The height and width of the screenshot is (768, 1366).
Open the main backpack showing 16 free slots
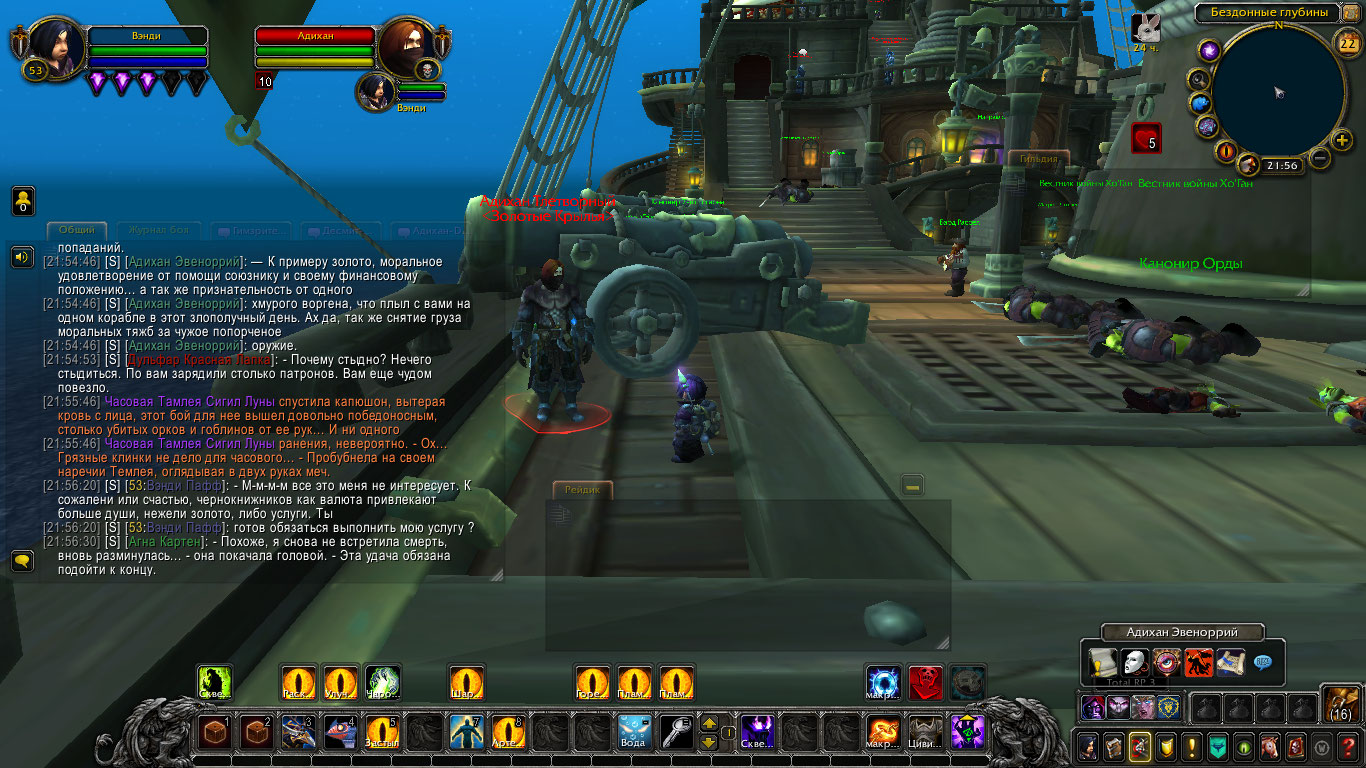pyautogui.click(x=1340, y=703)
